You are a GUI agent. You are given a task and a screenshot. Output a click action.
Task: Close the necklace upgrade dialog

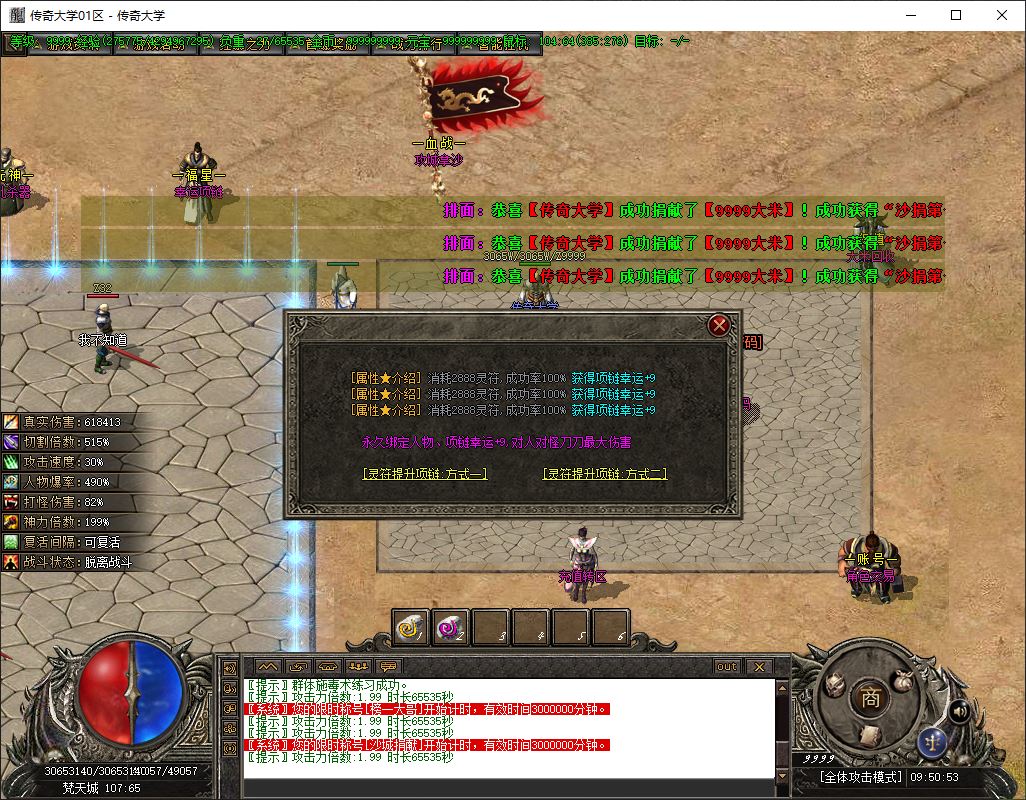pos(718,325)
